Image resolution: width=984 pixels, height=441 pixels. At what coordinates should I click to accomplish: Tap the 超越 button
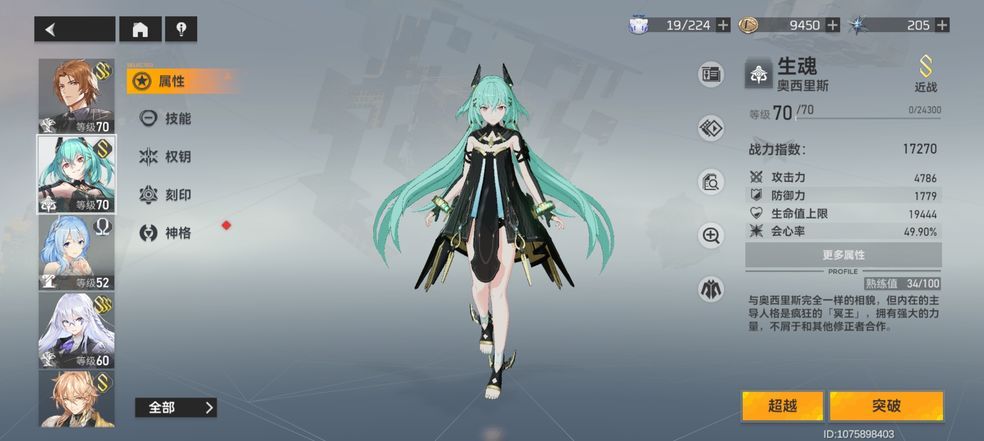click(782, 406)
